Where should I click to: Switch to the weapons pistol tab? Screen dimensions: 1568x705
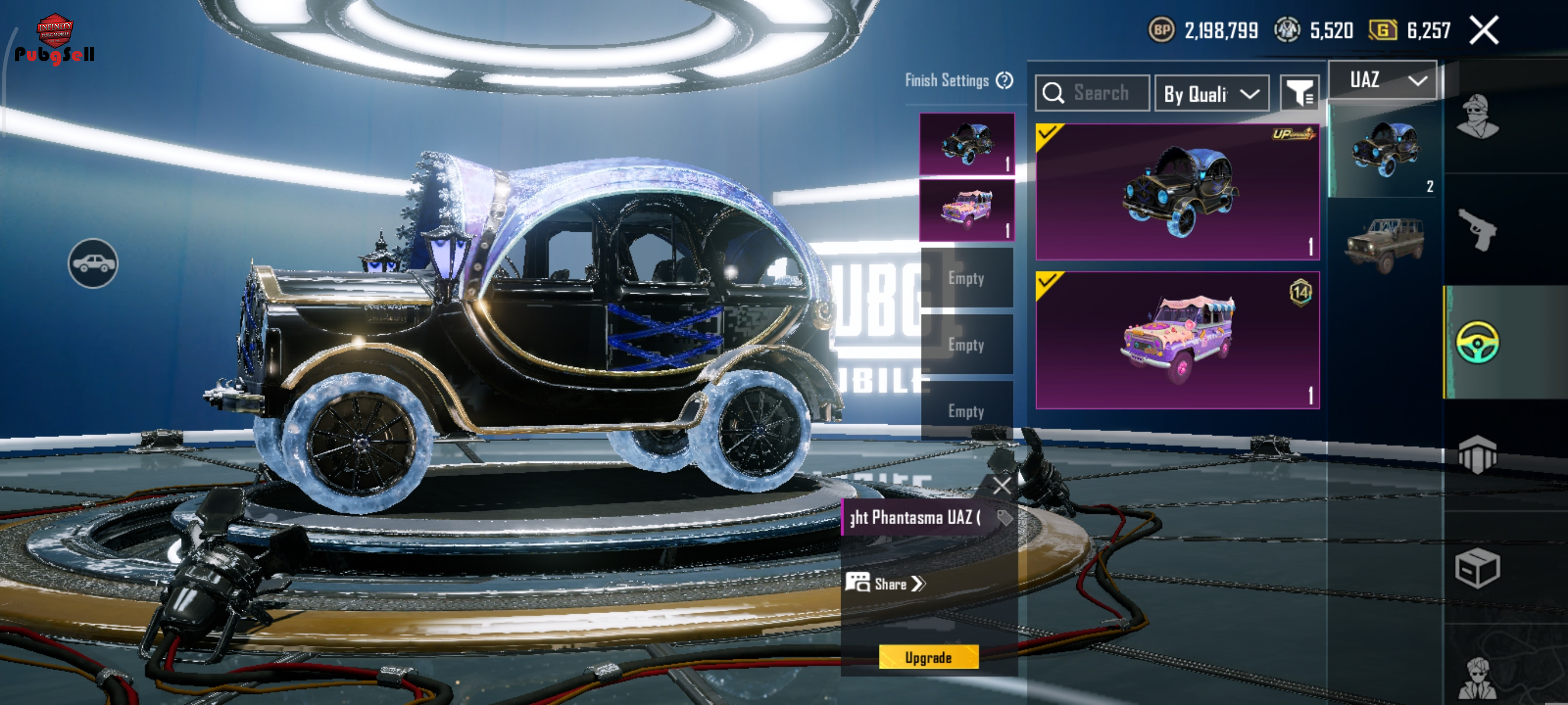coord(1477,229)
